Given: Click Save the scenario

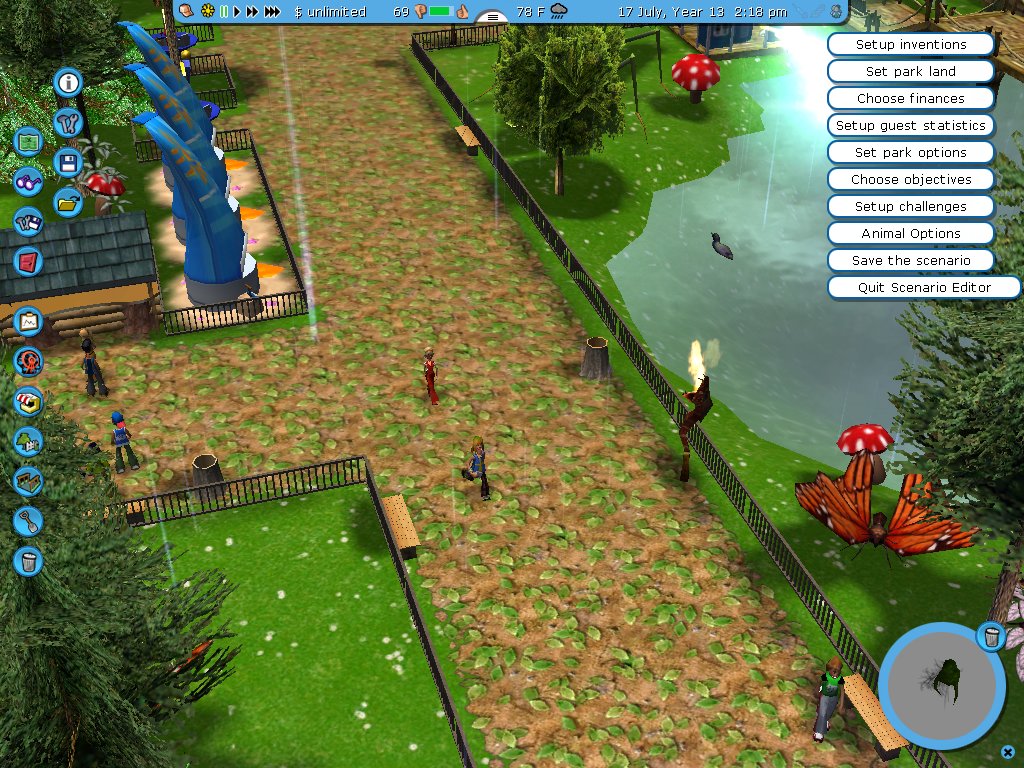Looking at the screenshot, I should (911, 261).
